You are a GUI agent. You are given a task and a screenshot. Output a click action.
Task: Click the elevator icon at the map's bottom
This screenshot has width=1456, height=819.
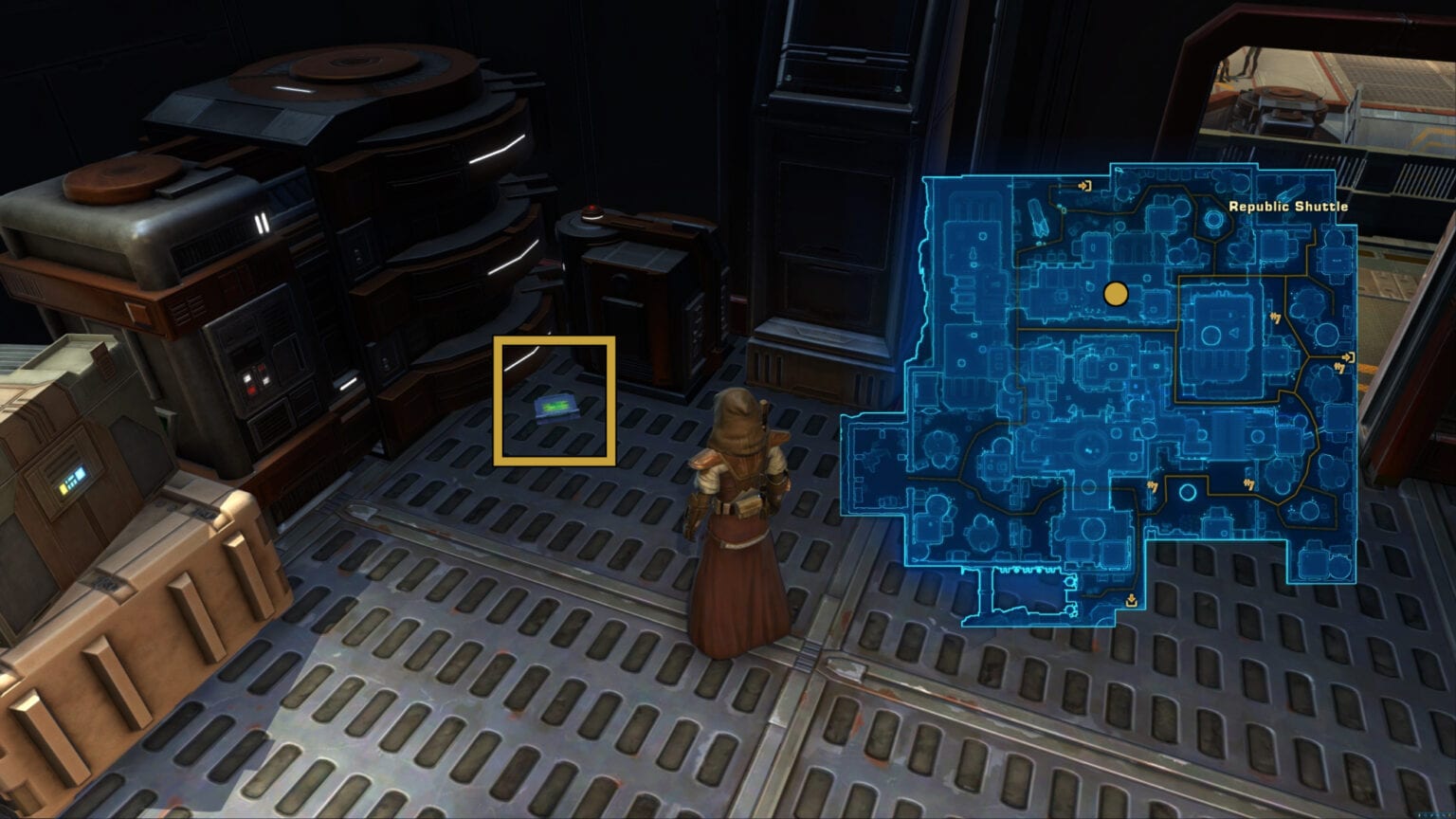(x=1131, y=601)
